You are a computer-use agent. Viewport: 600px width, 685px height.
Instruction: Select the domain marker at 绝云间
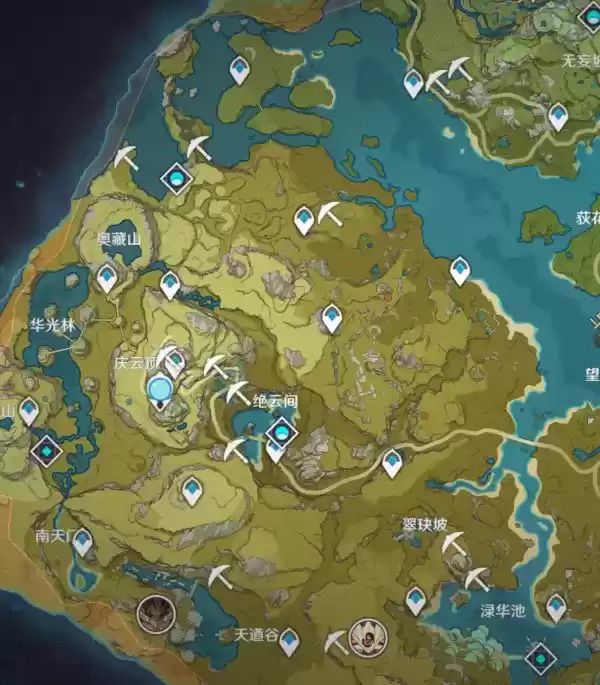282,432
